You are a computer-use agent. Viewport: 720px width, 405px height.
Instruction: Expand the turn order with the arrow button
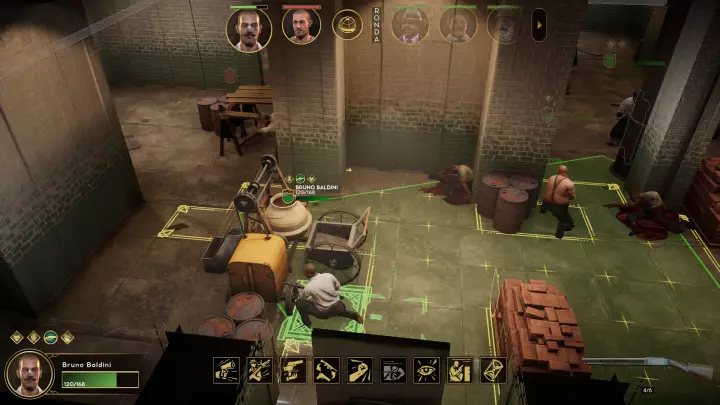pyautogui.click(x=538, y=24)
